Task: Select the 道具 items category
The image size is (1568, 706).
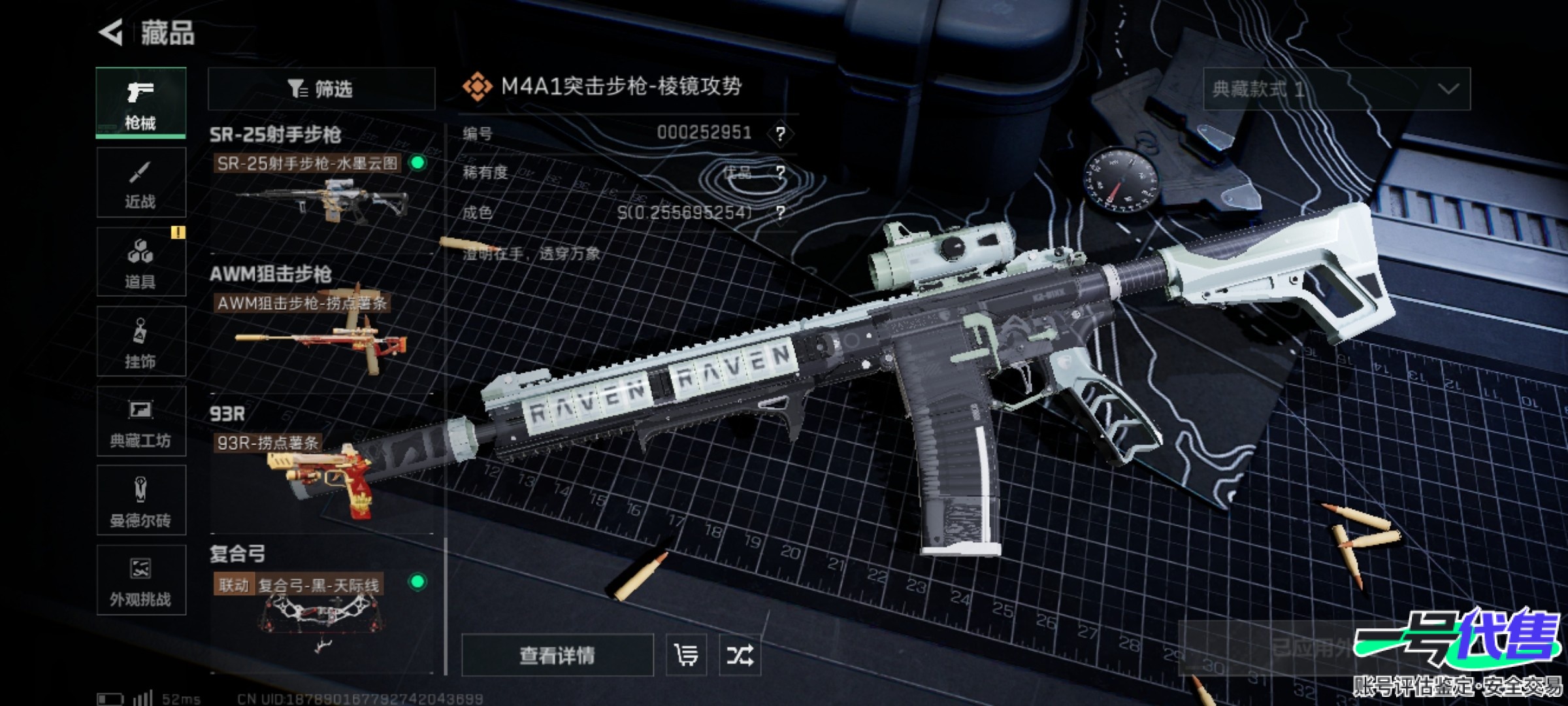Action: (140, 262)
